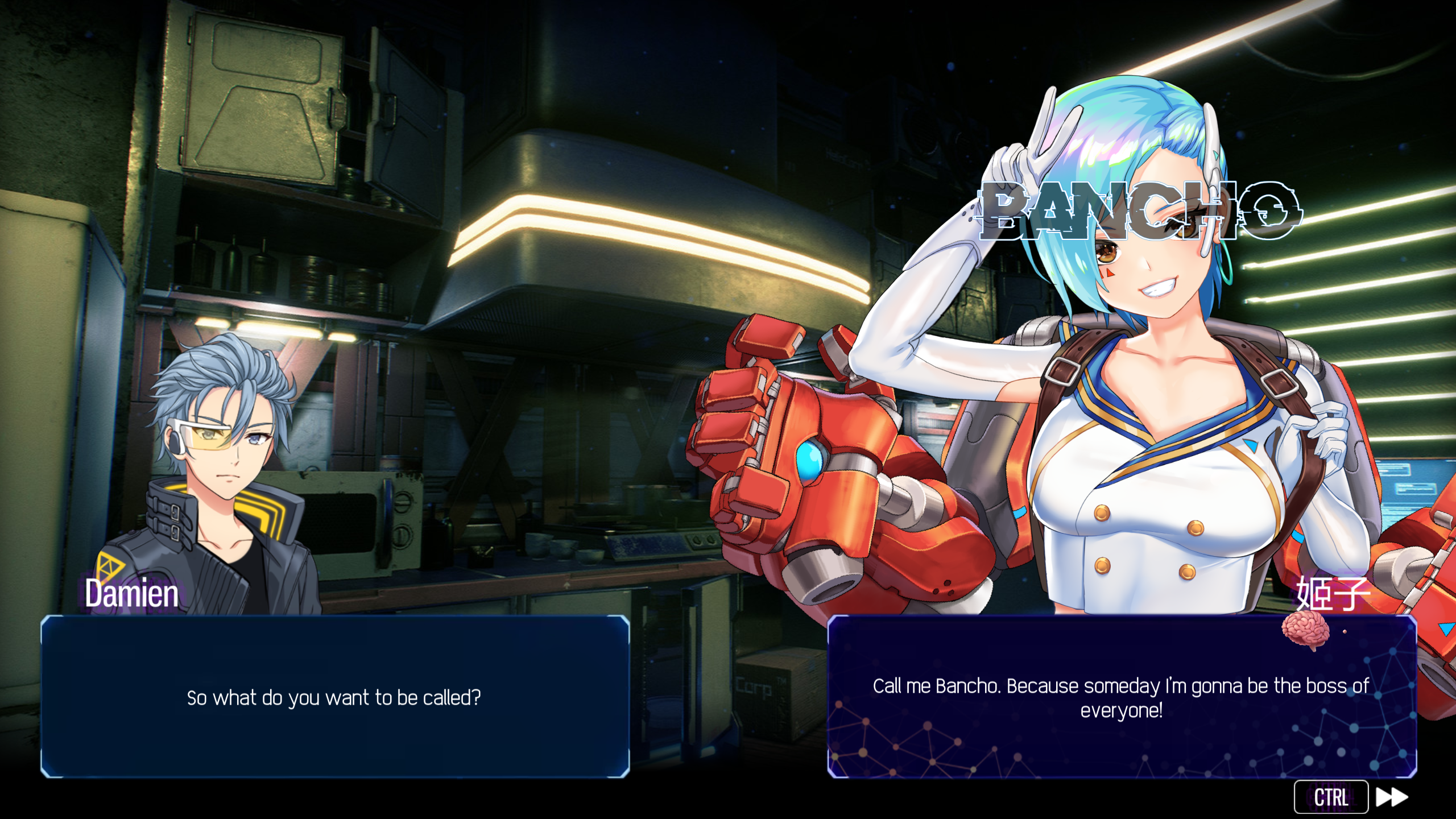Advance Bancho's "Call me Bancho" dialogue box

[1121, 697]
